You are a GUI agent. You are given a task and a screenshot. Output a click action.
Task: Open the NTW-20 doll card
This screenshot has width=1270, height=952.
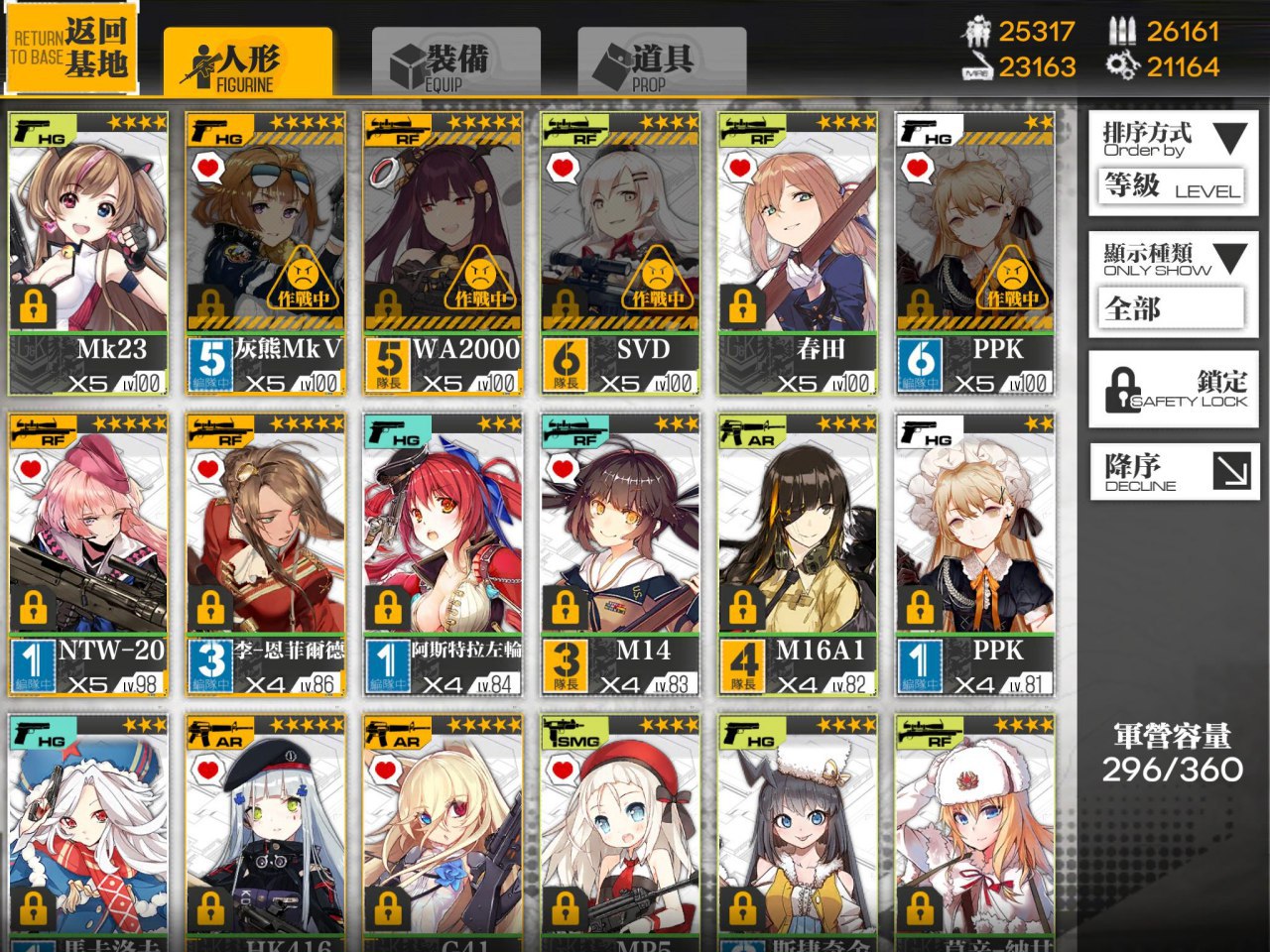click(88, 554)
